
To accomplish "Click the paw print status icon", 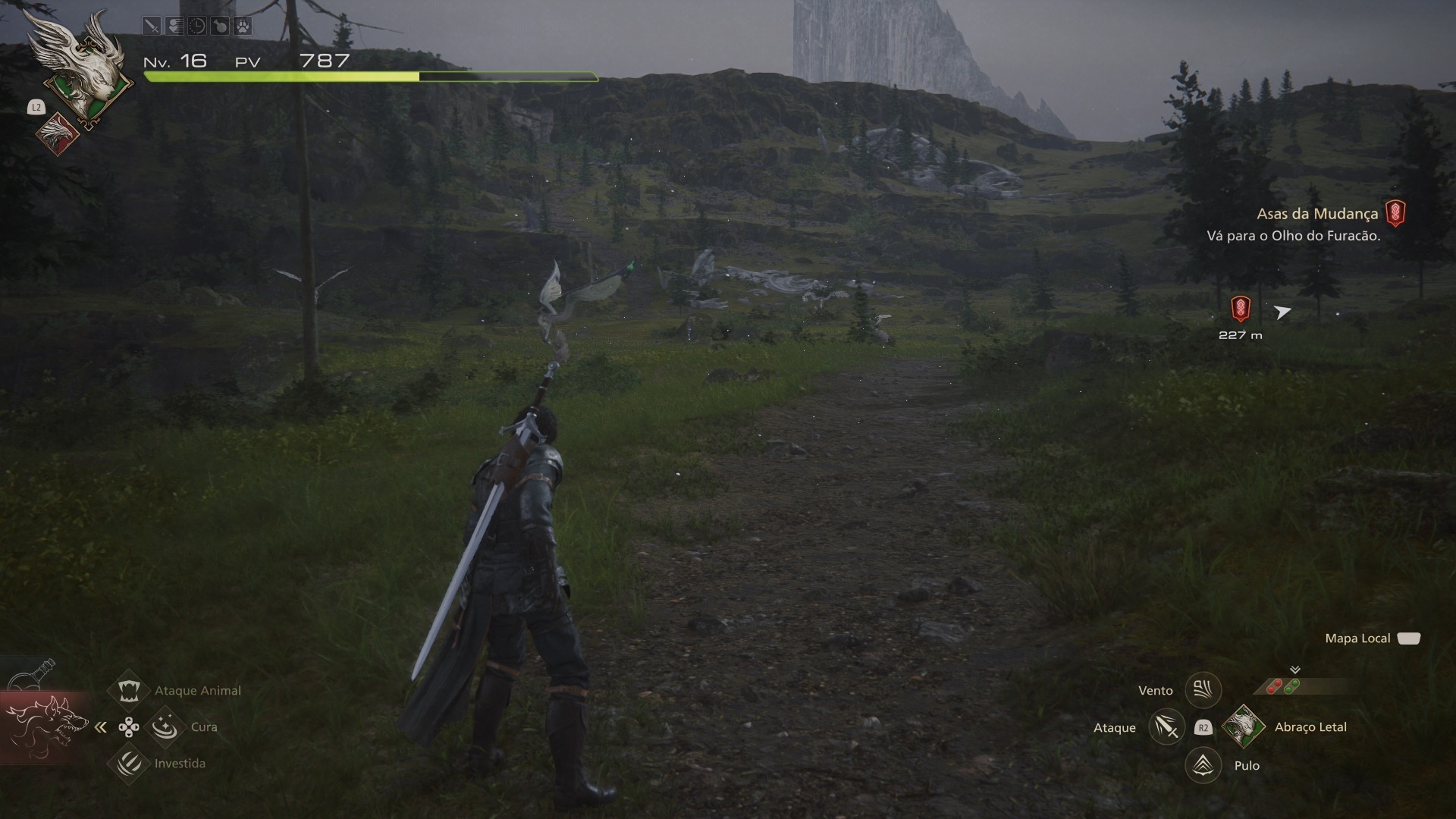I will coord(242,27).
